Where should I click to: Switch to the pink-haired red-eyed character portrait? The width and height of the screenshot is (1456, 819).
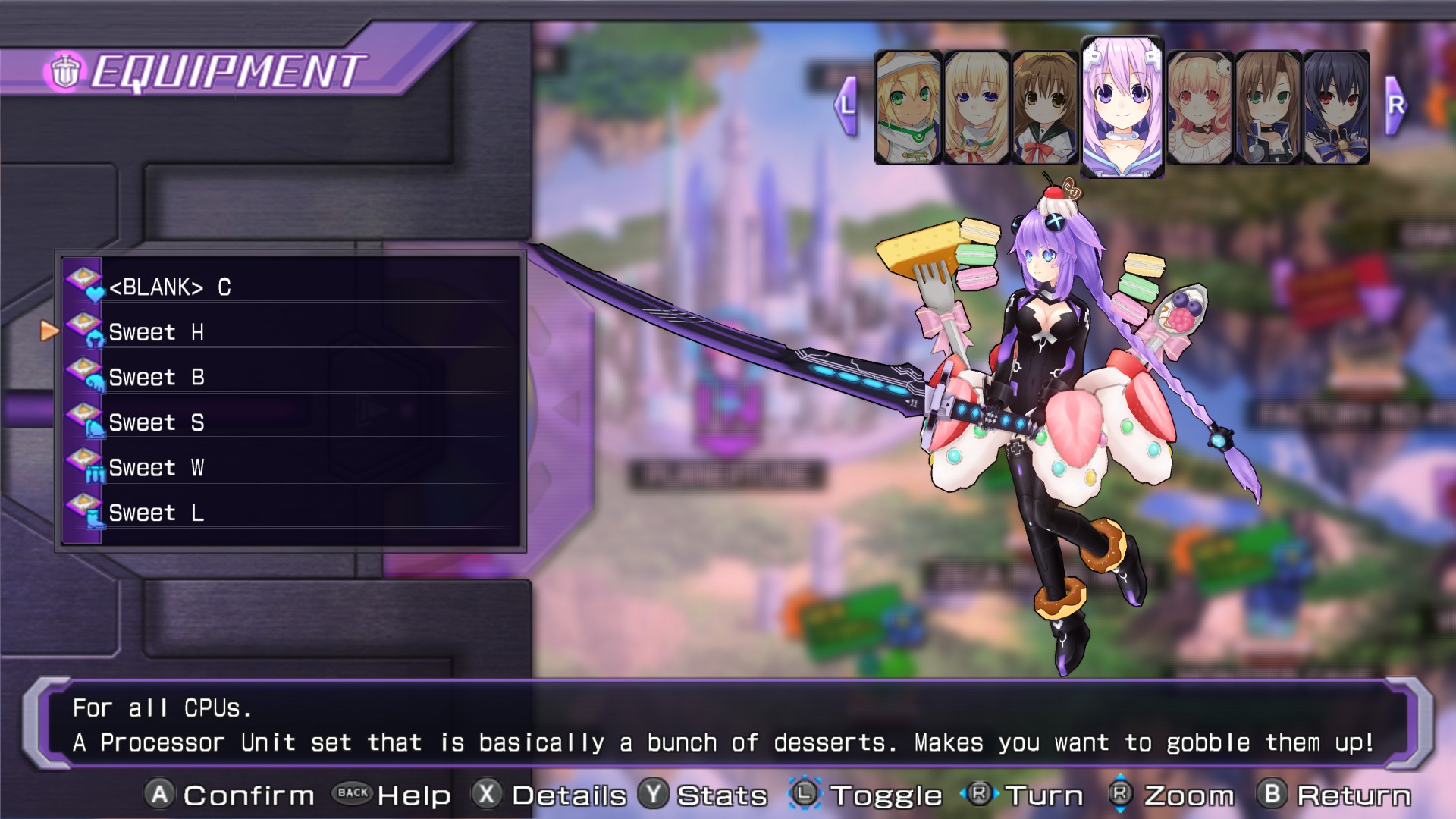[1199, 107]
